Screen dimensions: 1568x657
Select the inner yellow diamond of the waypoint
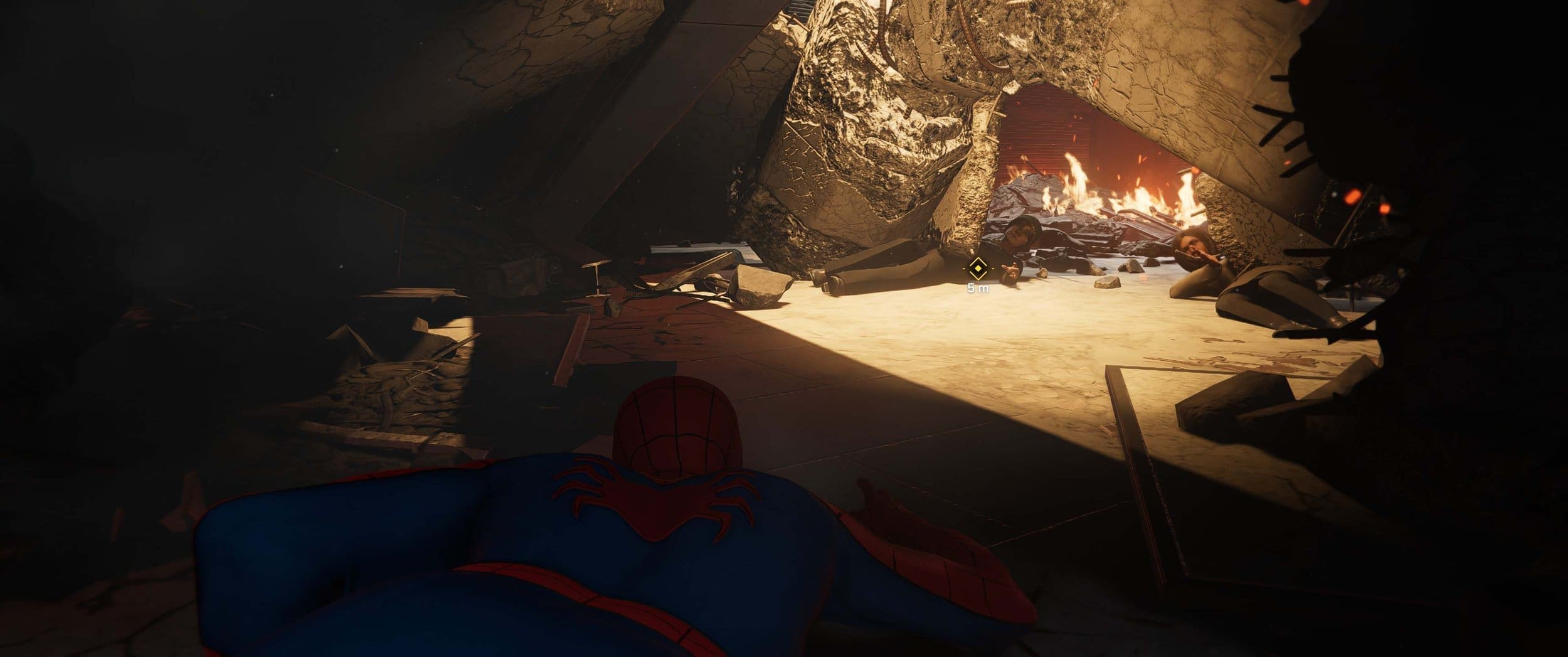pos(977,268)
